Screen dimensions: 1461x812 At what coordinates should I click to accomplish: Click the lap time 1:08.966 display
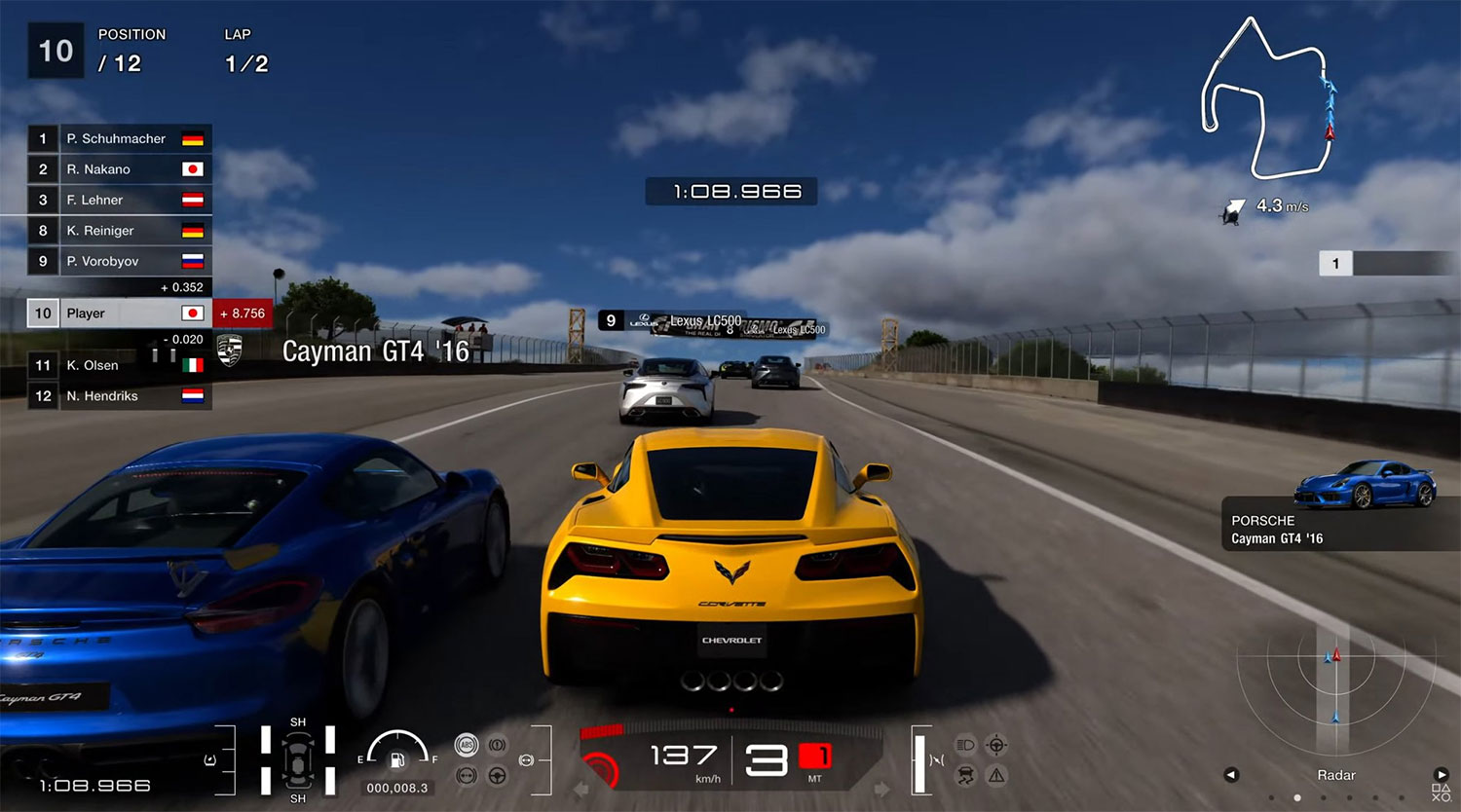click(x=730, y=191)
